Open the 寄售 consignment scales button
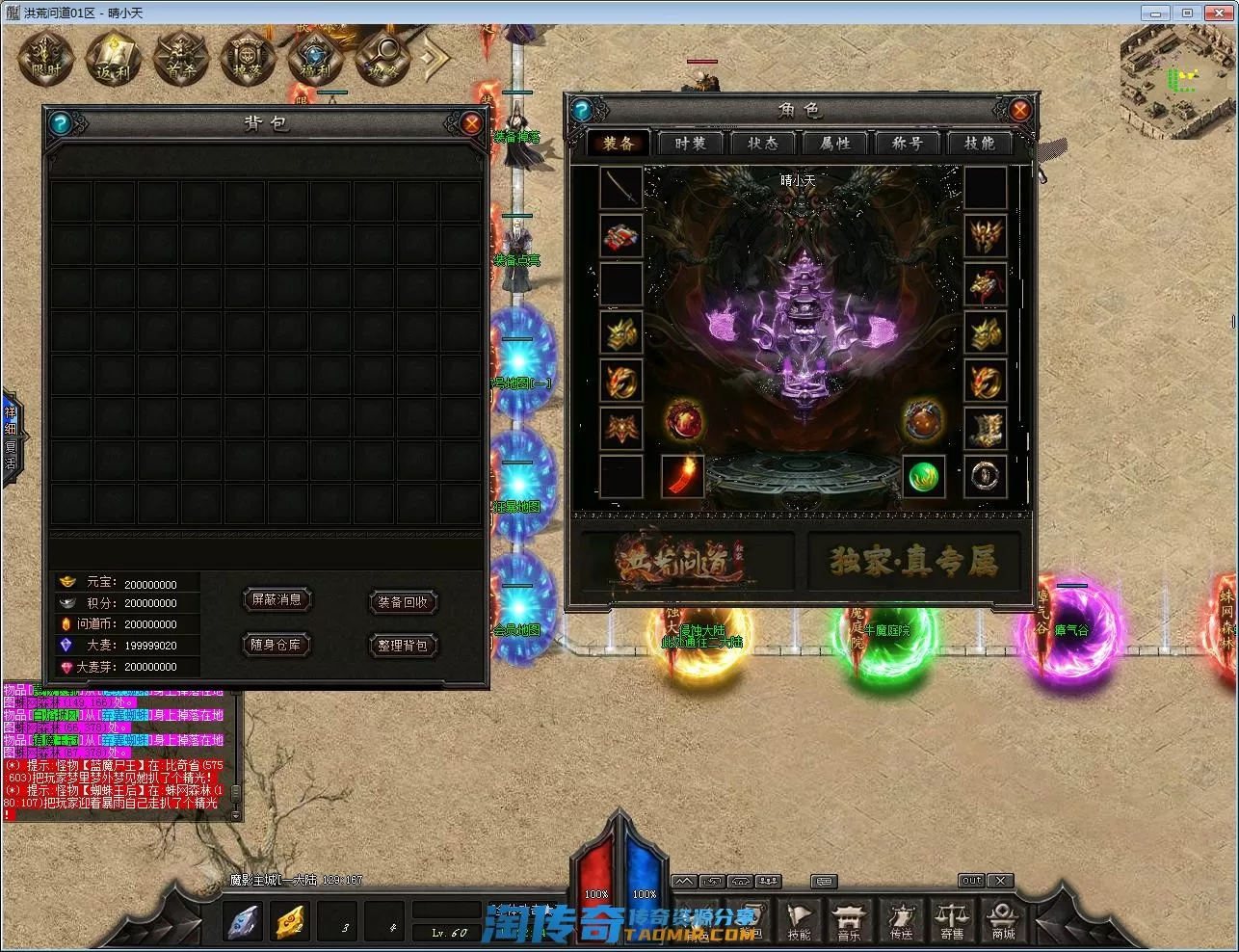The image size is (1239, 952). pyautogui.click(x=952, y=920)
